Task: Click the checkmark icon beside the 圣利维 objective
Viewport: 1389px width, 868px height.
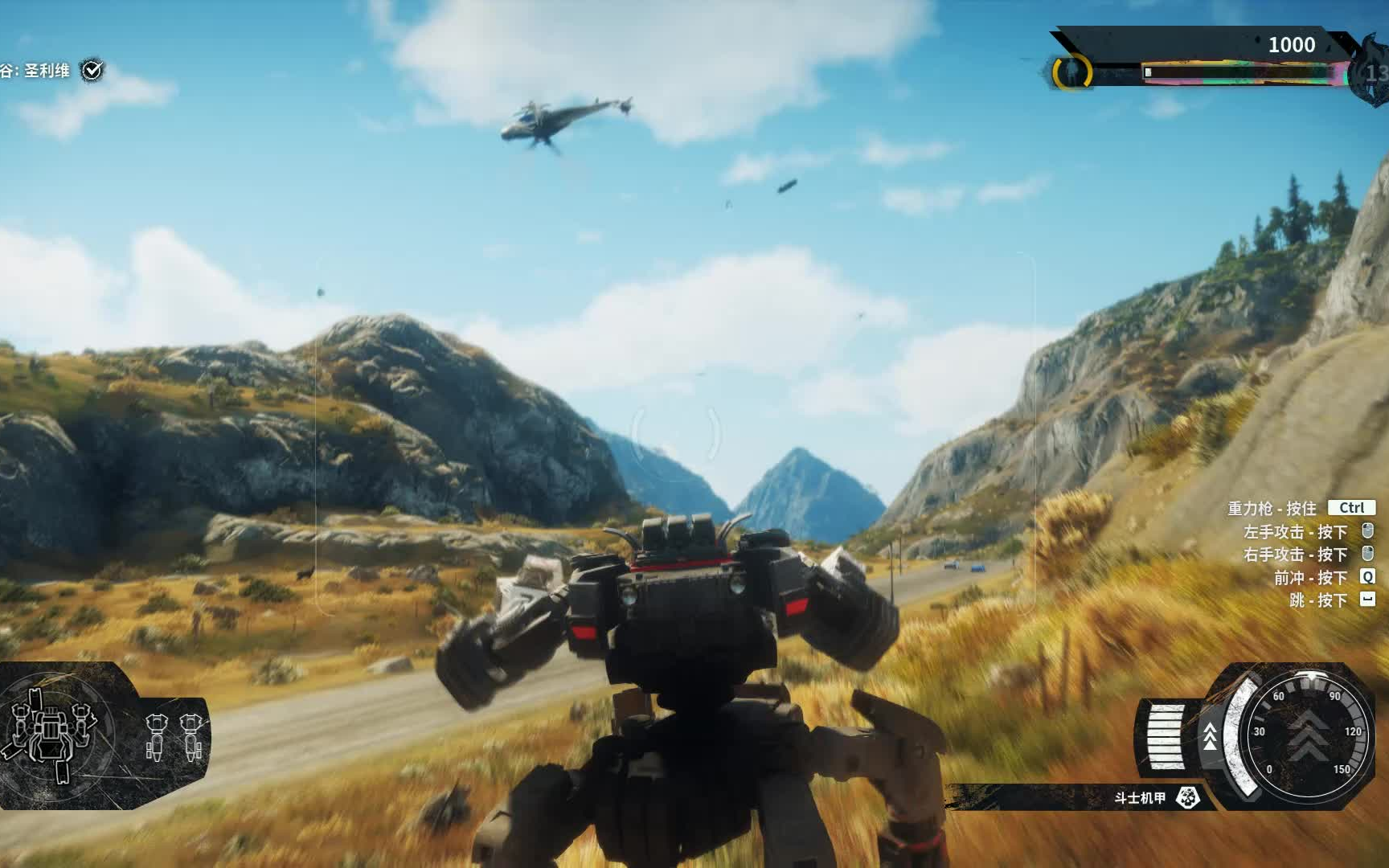Action: (x=93, y=71)
